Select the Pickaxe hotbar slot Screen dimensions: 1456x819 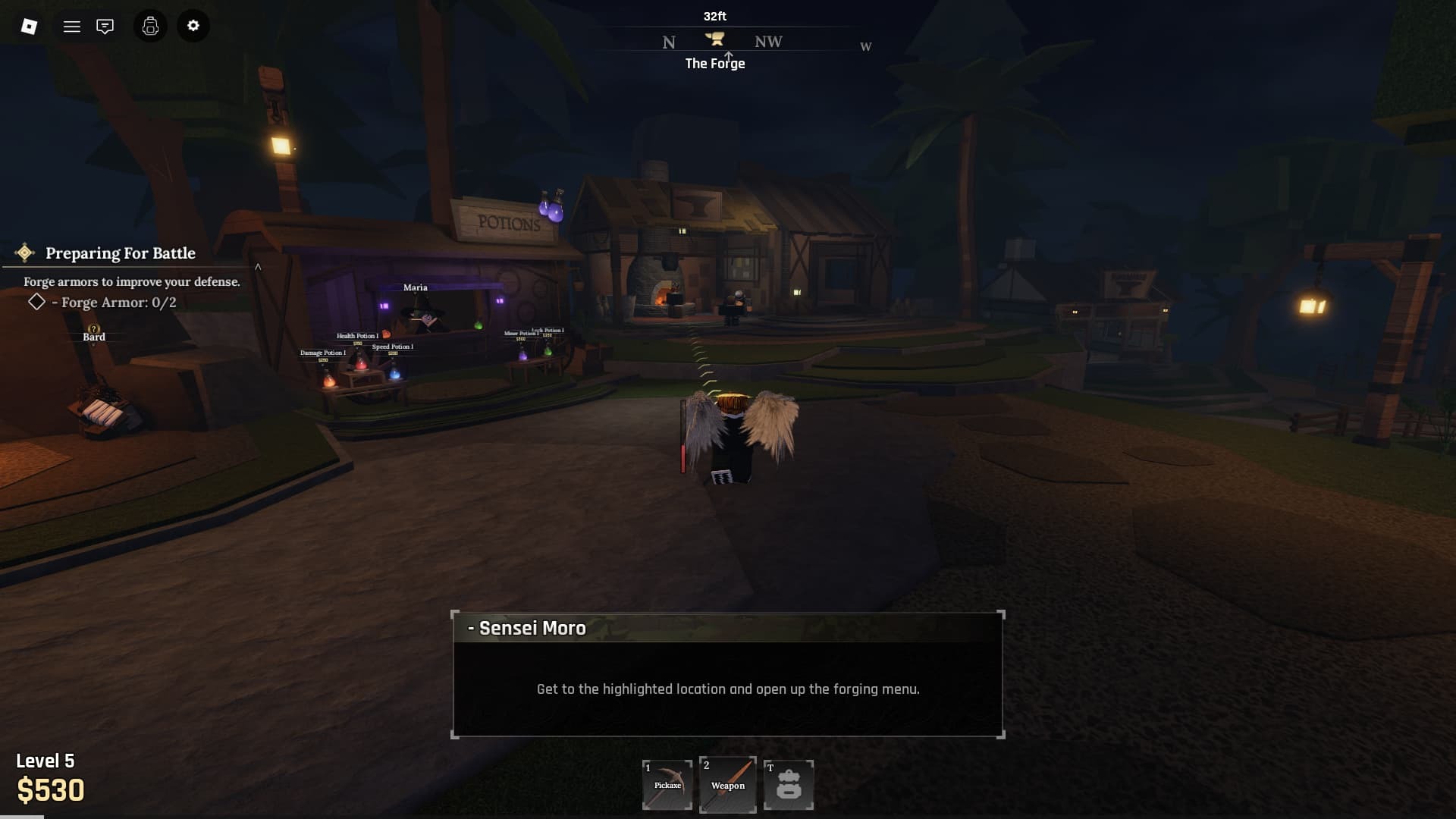coord(667,785)
